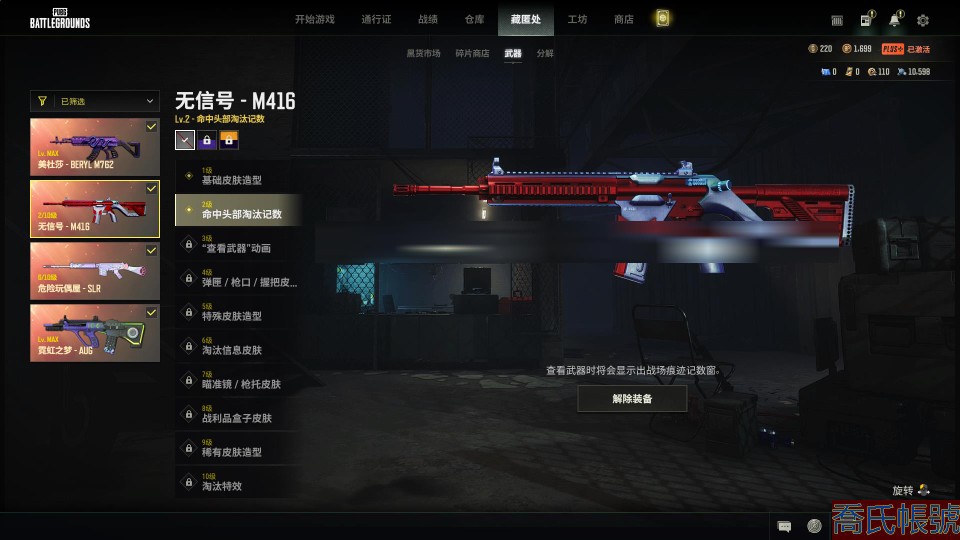This screenshot has width=960, height=540.
Task: Select level 3 "查看武器"动画 row
Action: pyautogui.click(x=235, y=245)
